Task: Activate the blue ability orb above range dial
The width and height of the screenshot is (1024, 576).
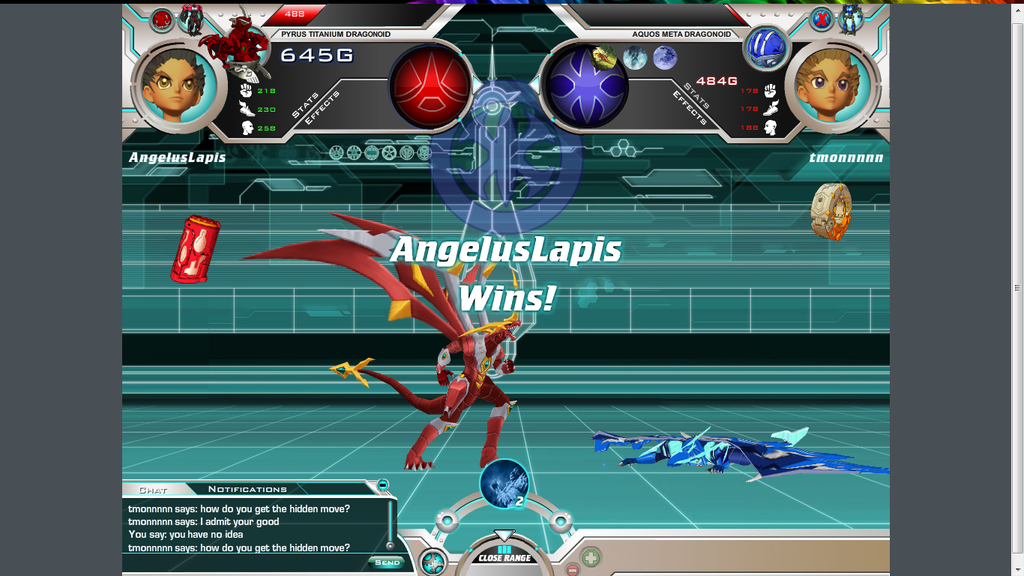Action: pos(504,482)
